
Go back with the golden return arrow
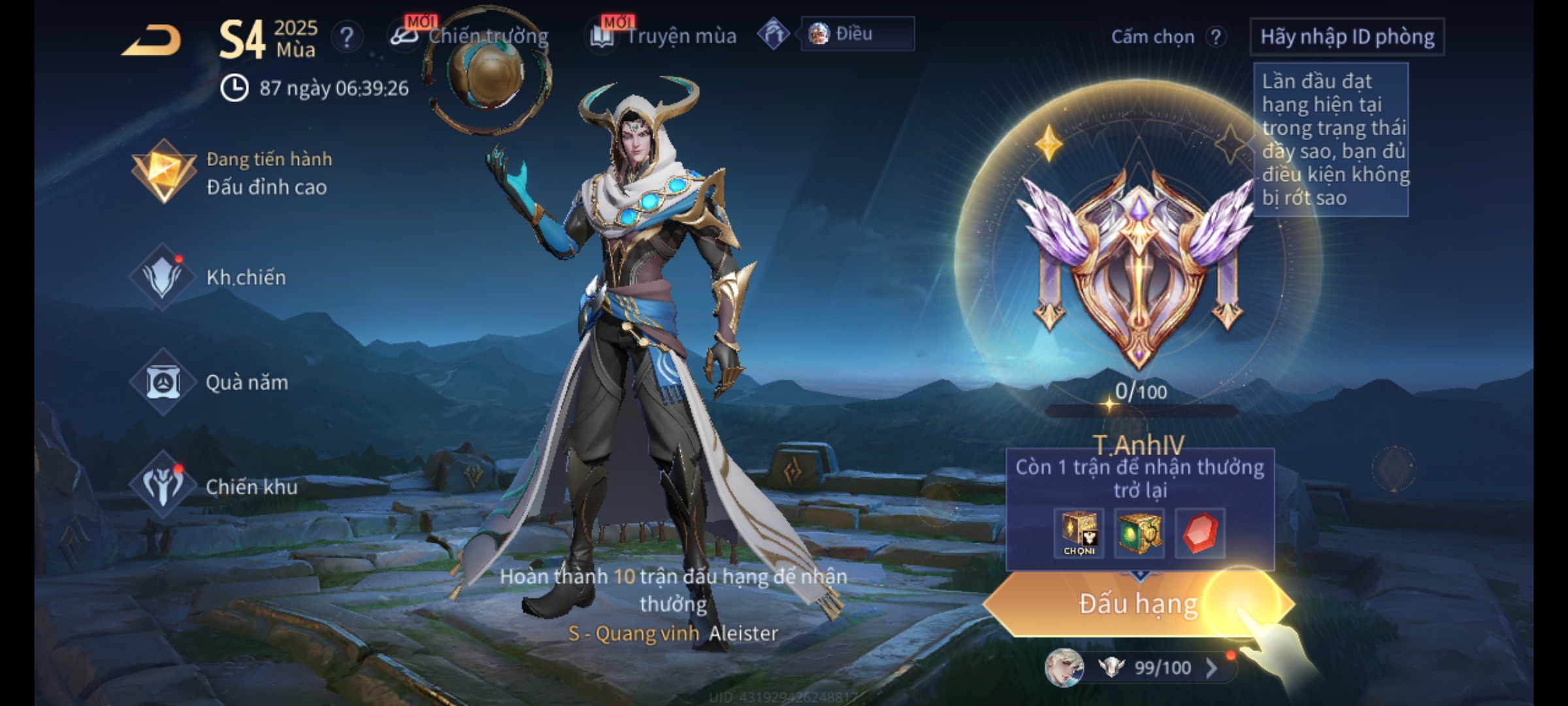[x=152, y=41]
